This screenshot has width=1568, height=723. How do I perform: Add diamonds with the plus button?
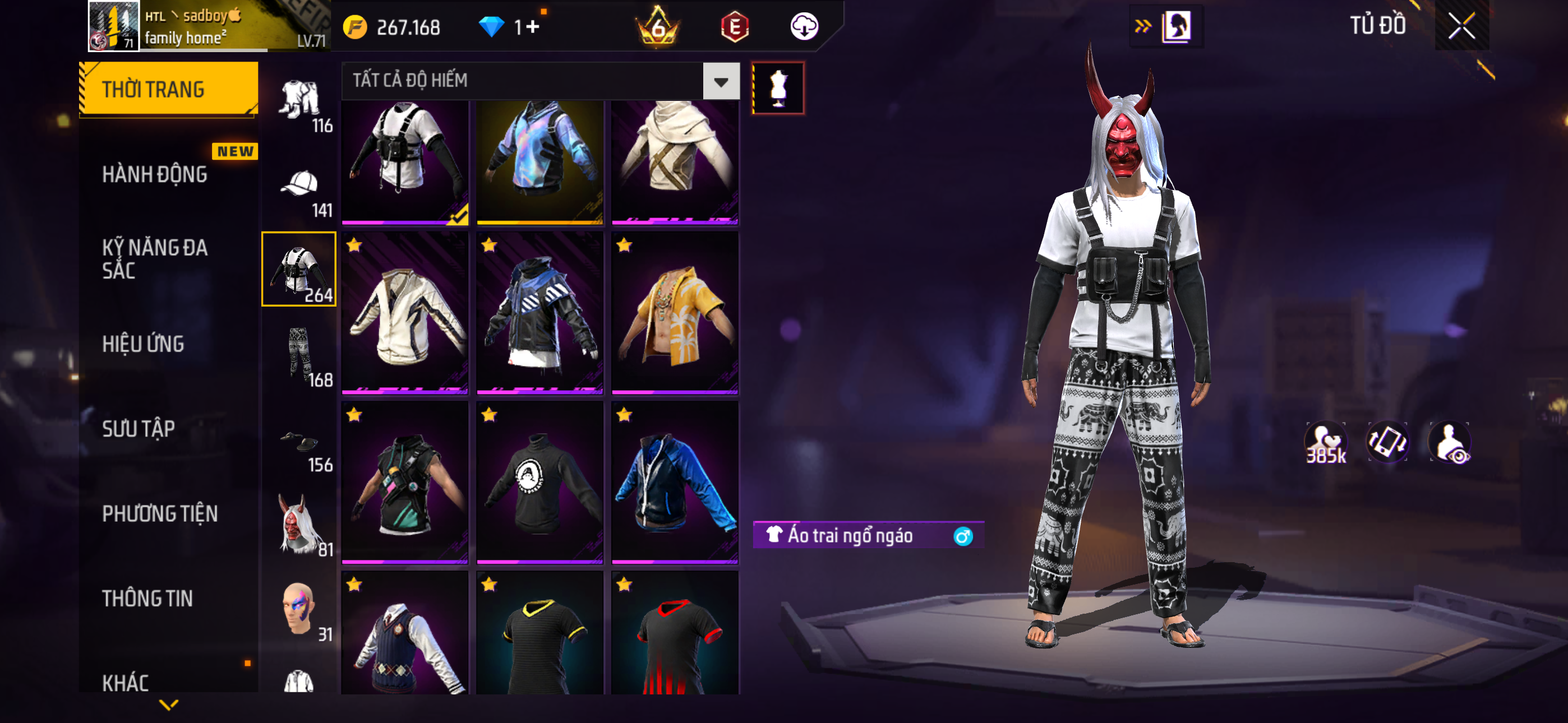coord(533,27)
